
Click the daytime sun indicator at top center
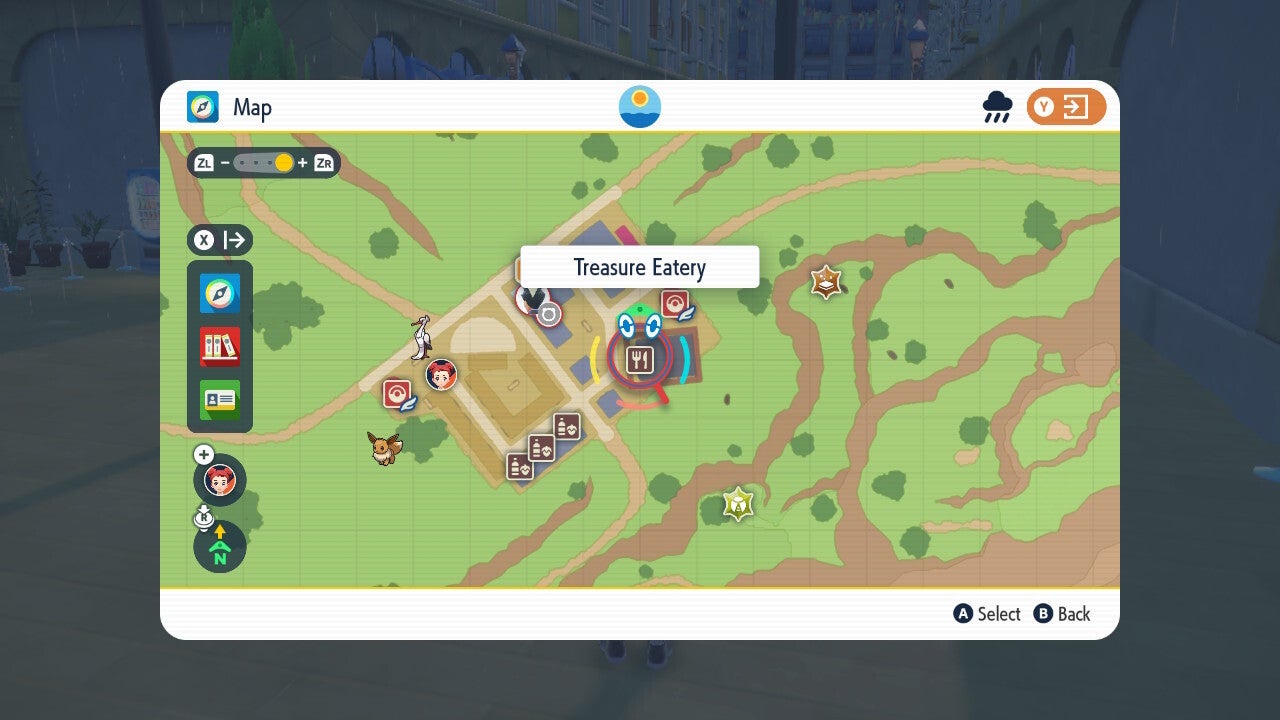click(638, 104)
